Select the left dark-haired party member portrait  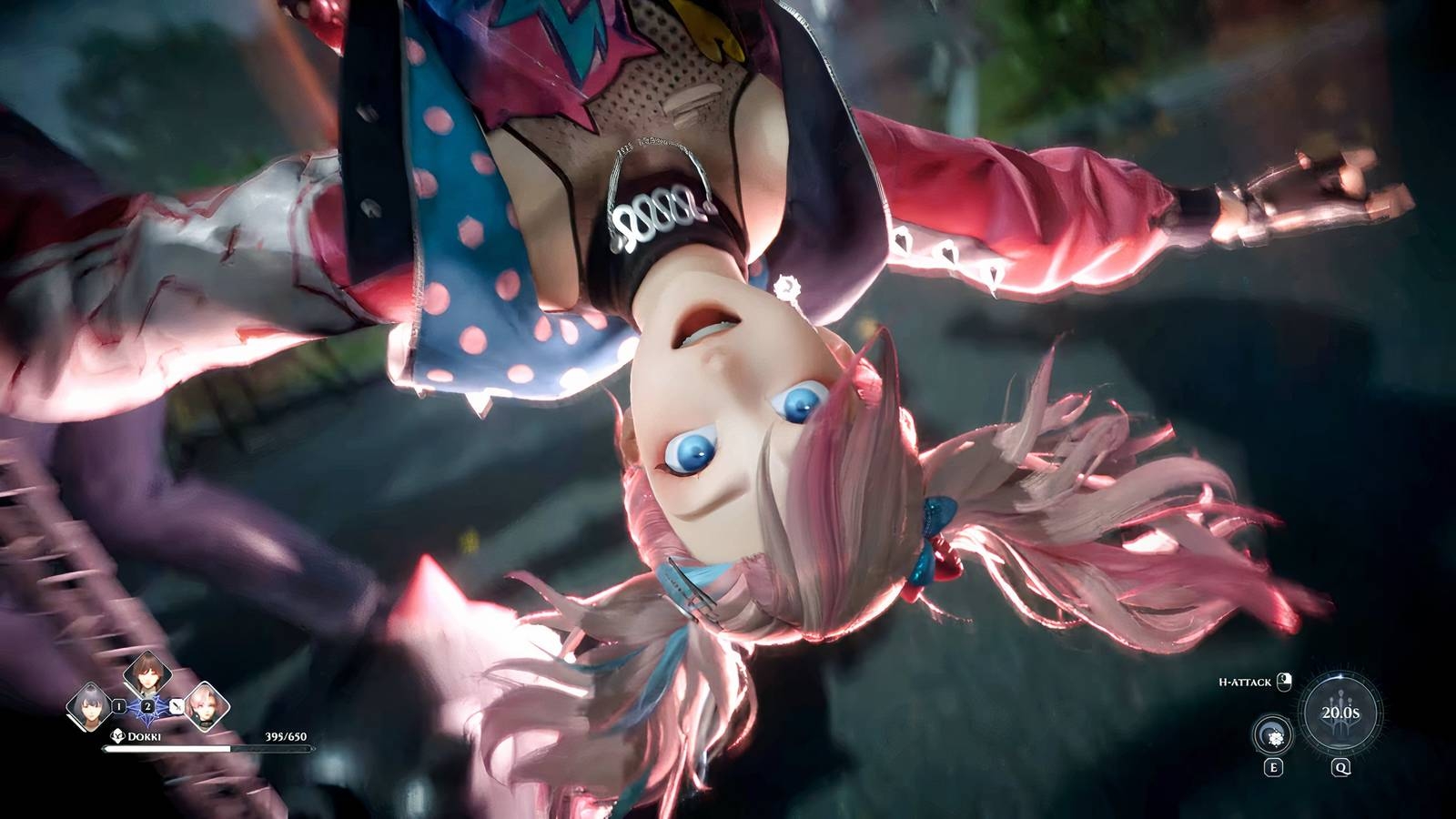(91, 705)
